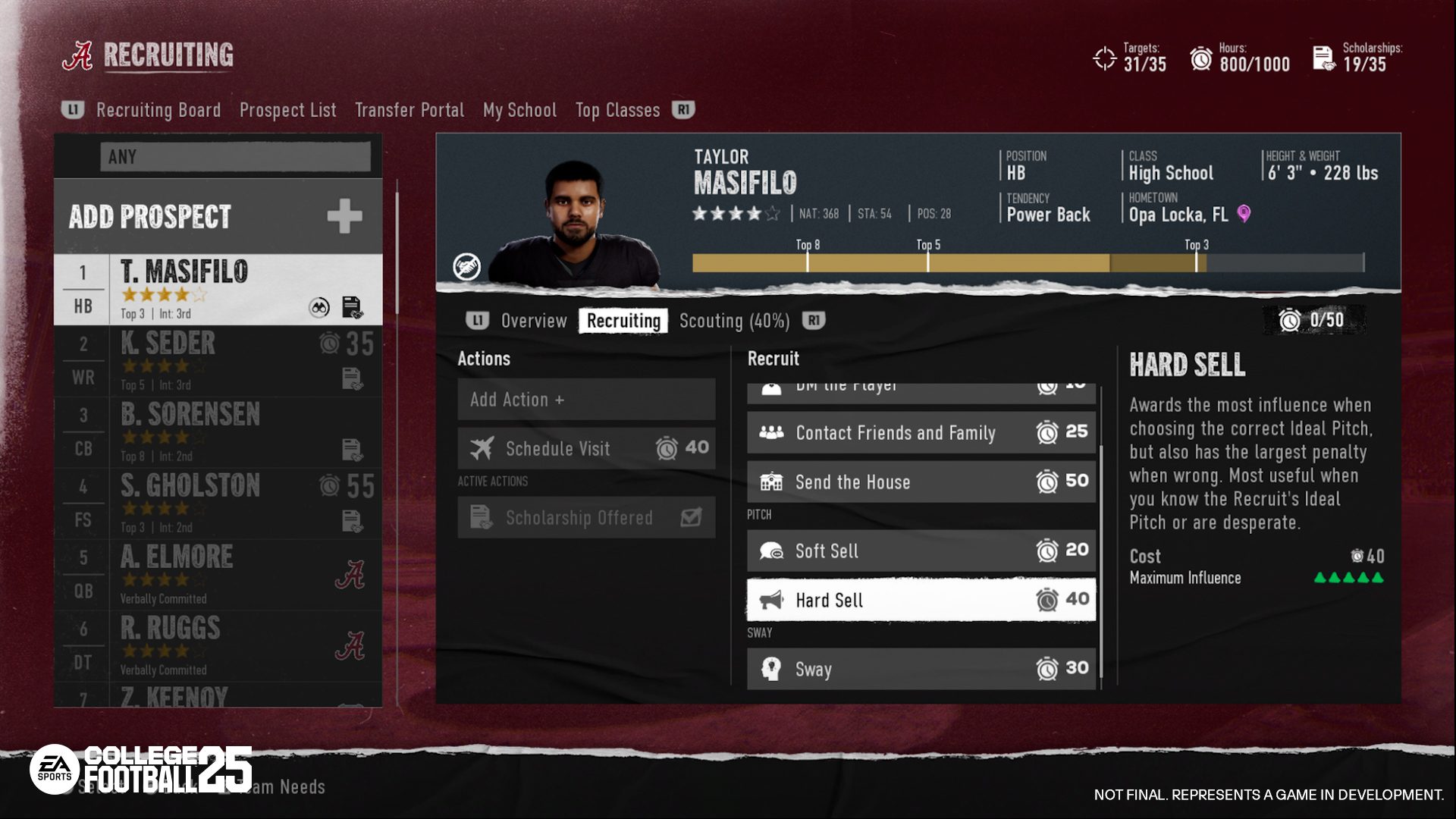Screen dimensions: 1456x819
Task: Switch to the Overview sub-tab
Action: pos(533,321)
